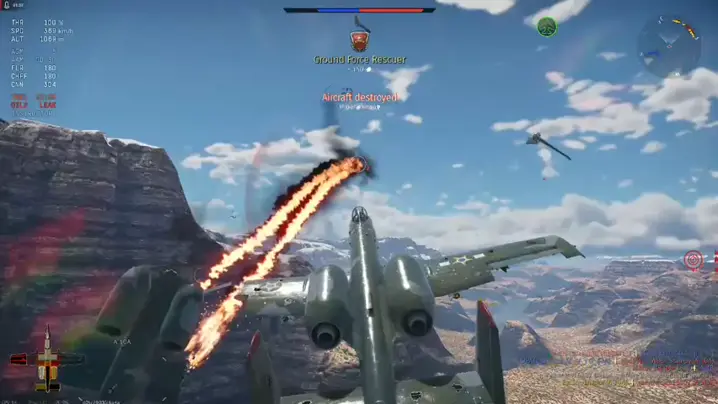Select the green circular aircraft icon
This screenshot has height=404, width=718.
point(546,26)
